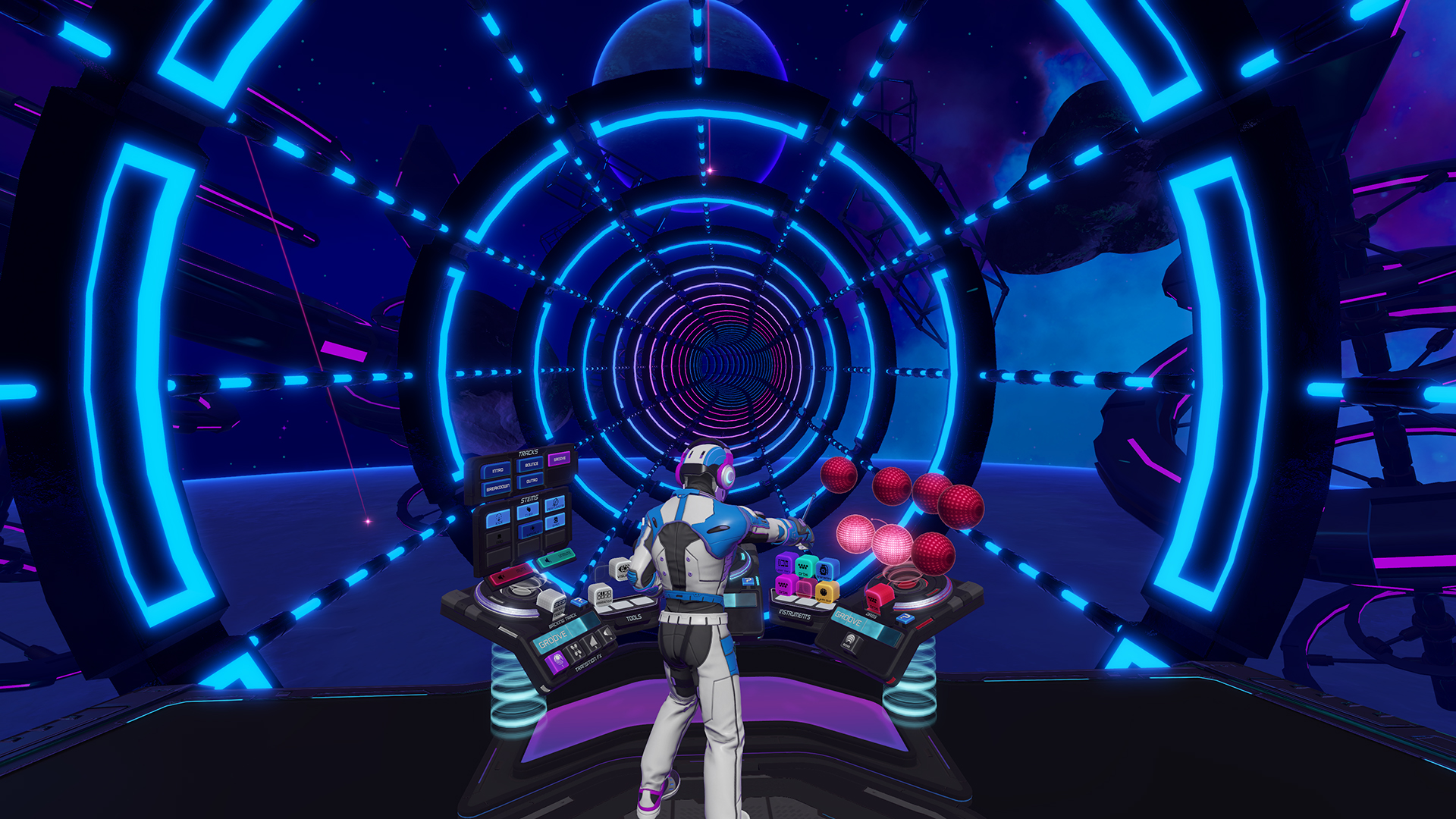
Task: Select the Kick stem icon
Action: point(499,519)
